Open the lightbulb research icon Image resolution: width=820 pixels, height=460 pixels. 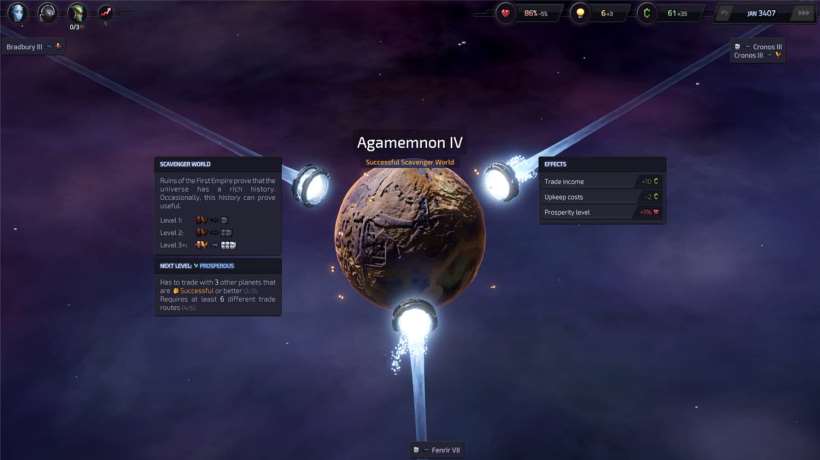coord(579,13)
